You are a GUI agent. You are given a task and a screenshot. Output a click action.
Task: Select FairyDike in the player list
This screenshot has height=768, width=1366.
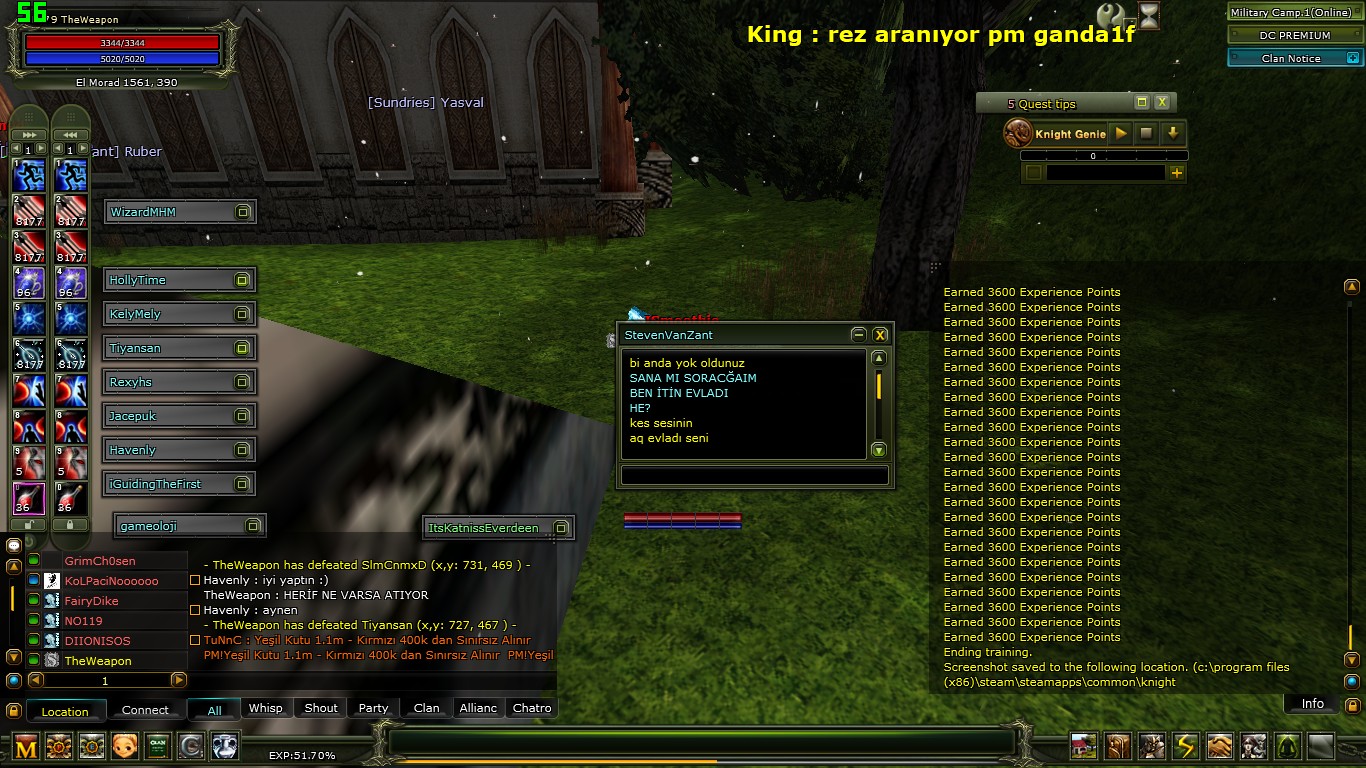click(91, 601)
